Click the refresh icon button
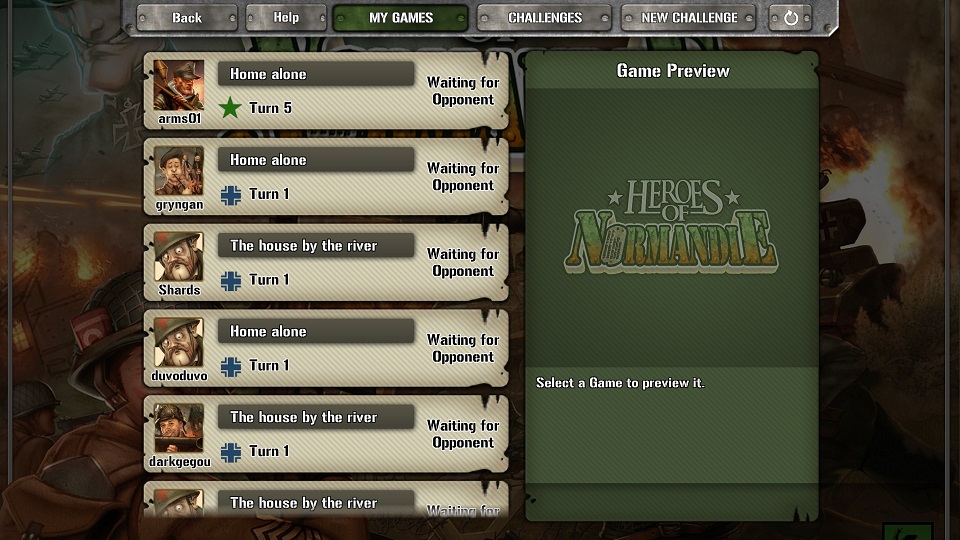Viewport: 960px width, 540px height. click(791, 18)
